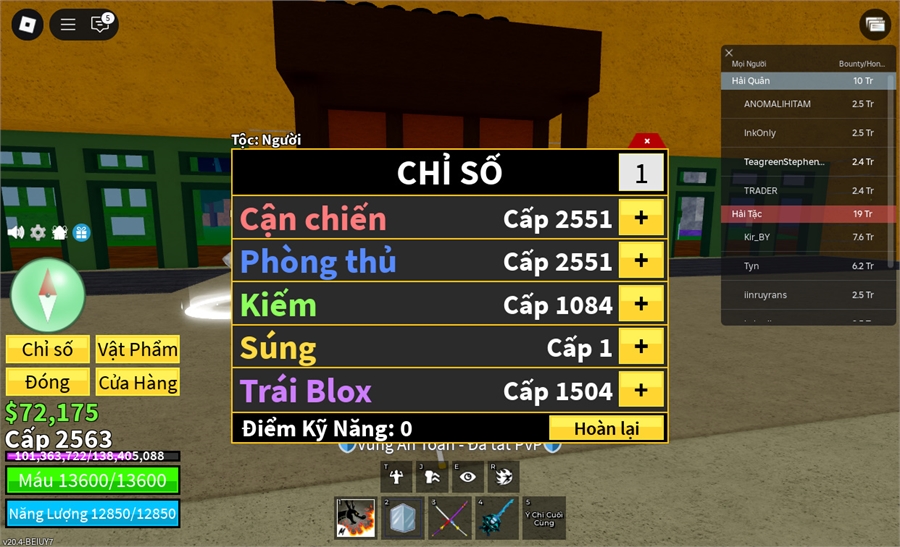Select the point amount field showing 1
900x547 pixels.
tap(641, 173)
